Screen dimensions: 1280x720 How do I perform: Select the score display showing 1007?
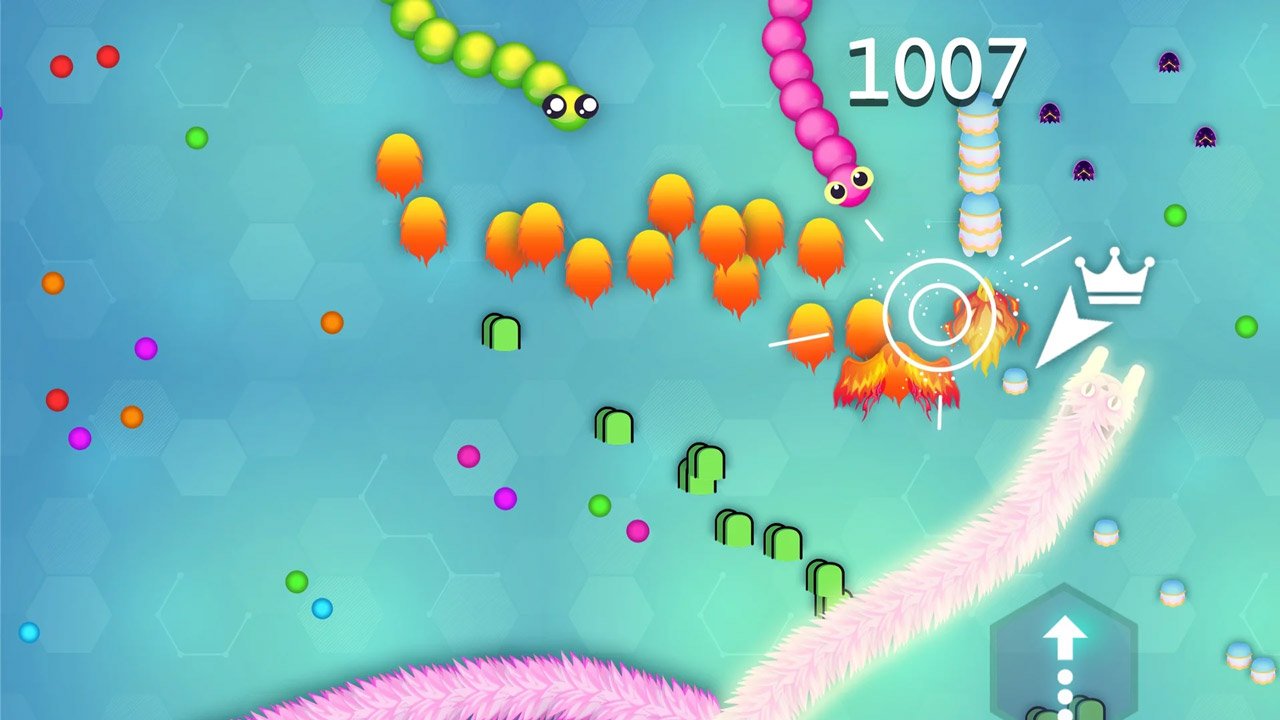(936, 70)
